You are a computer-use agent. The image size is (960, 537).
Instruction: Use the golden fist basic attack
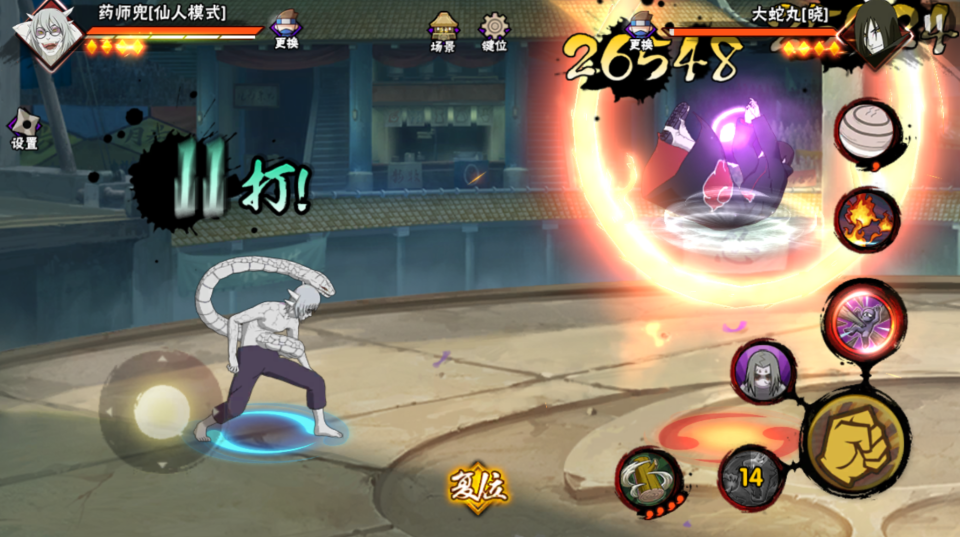(854, 440)
